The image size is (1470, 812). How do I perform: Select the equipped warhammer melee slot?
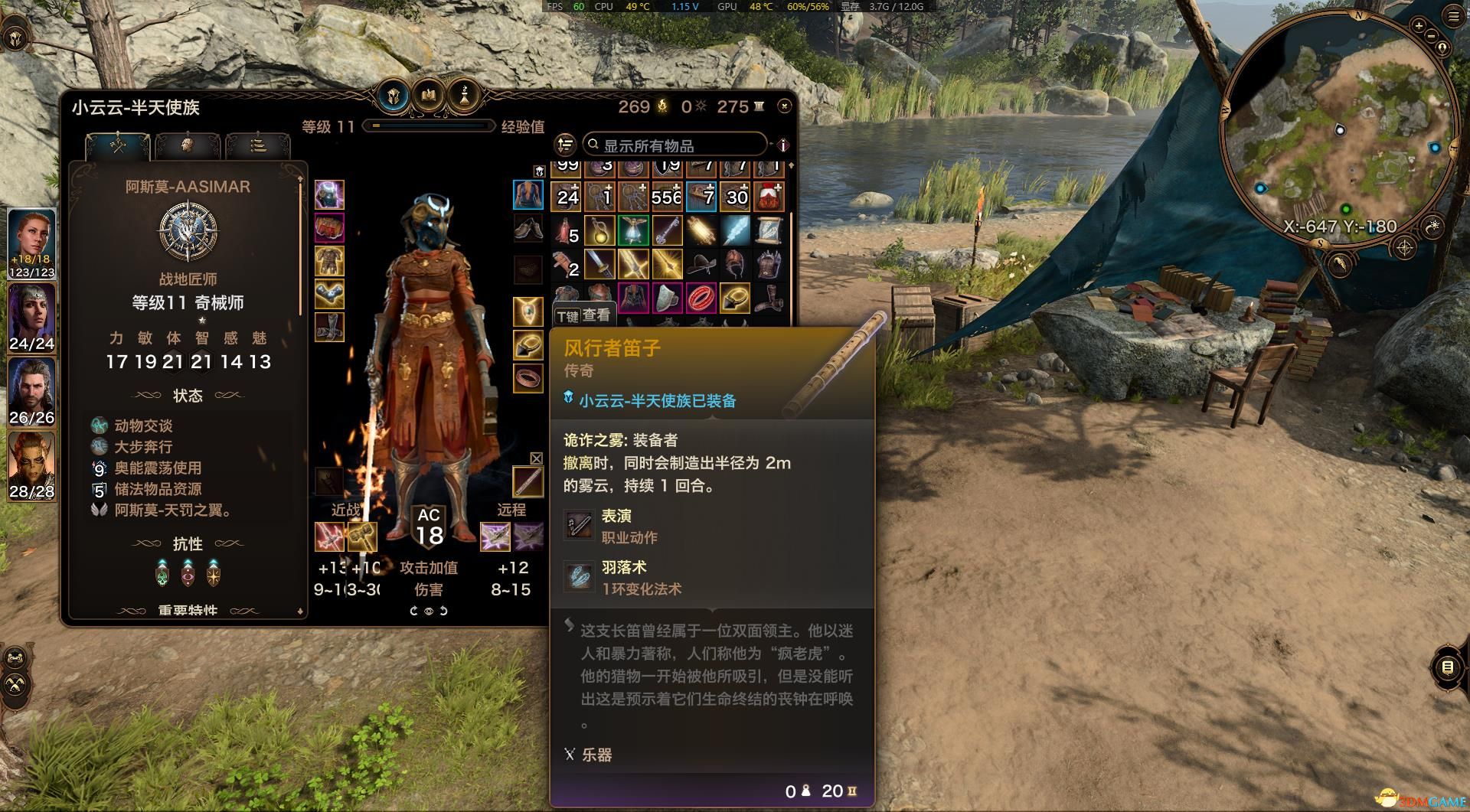point(363,536)
